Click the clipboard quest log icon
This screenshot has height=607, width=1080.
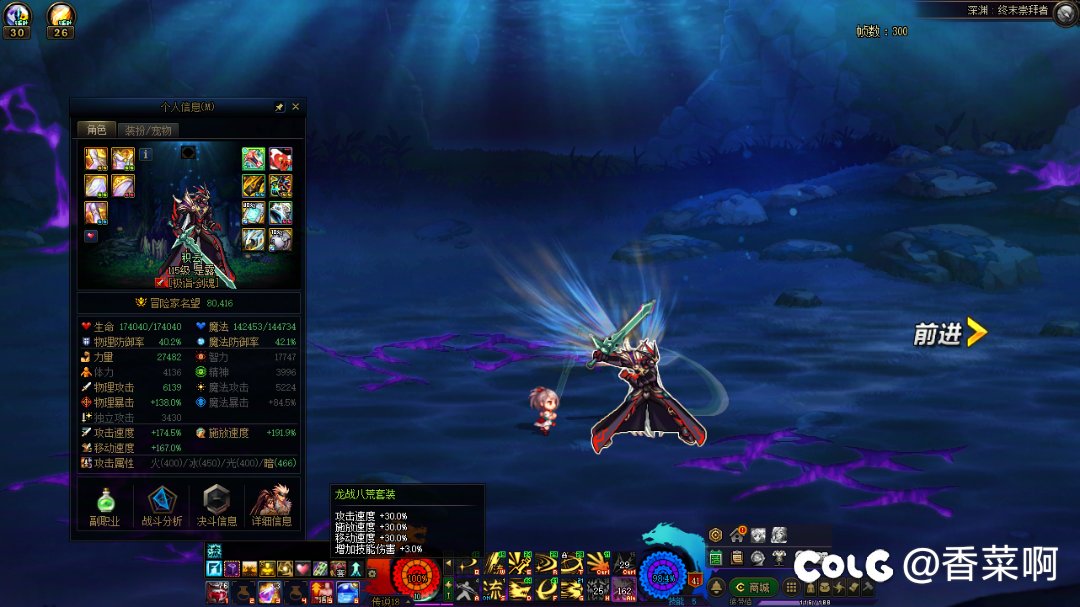coord(736,558)
